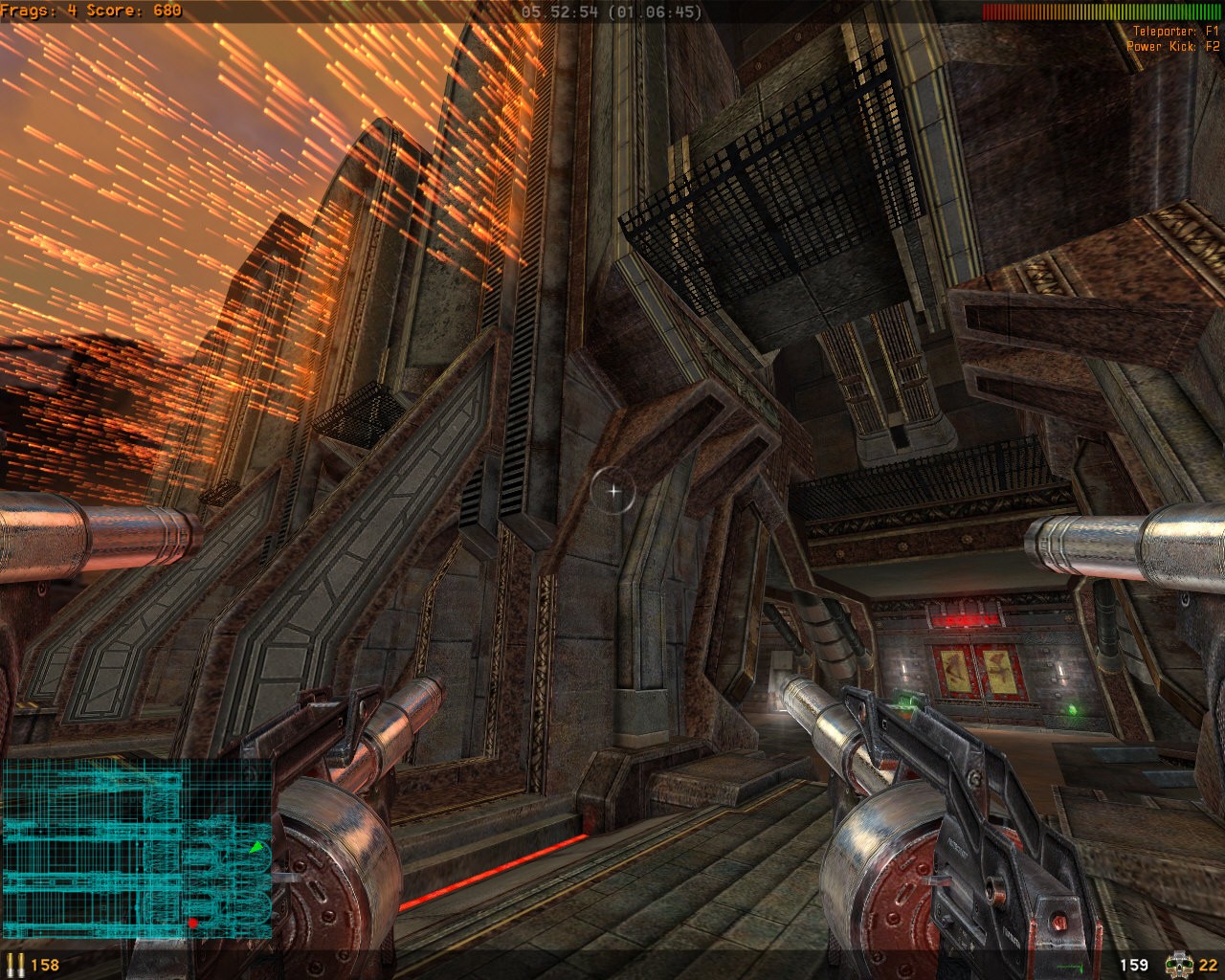Click the red dot marker on the minimap
This screenshot has width=1225, height=980.
tap(193, 923)
